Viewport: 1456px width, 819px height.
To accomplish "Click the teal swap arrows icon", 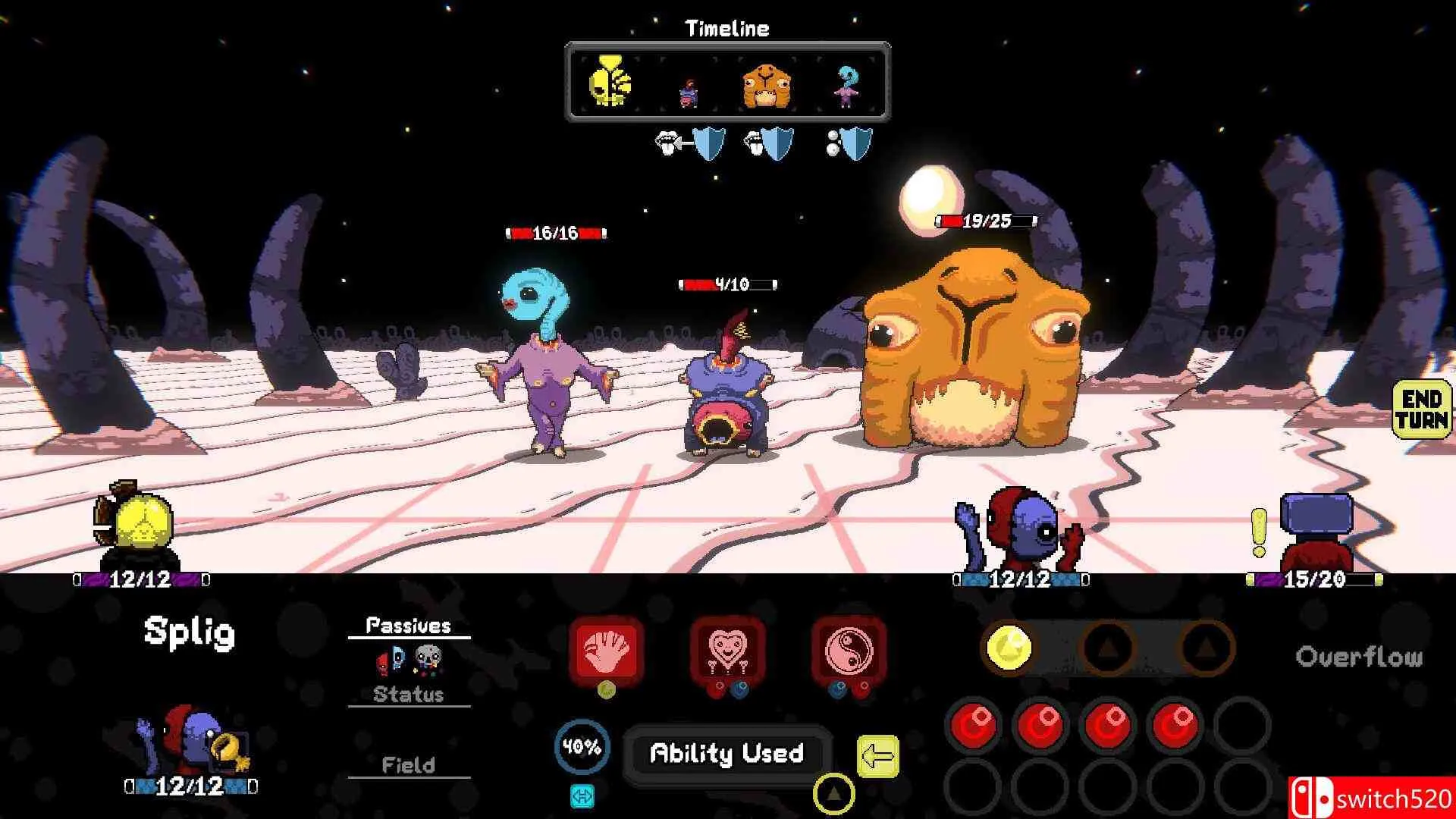I will 582,796.
